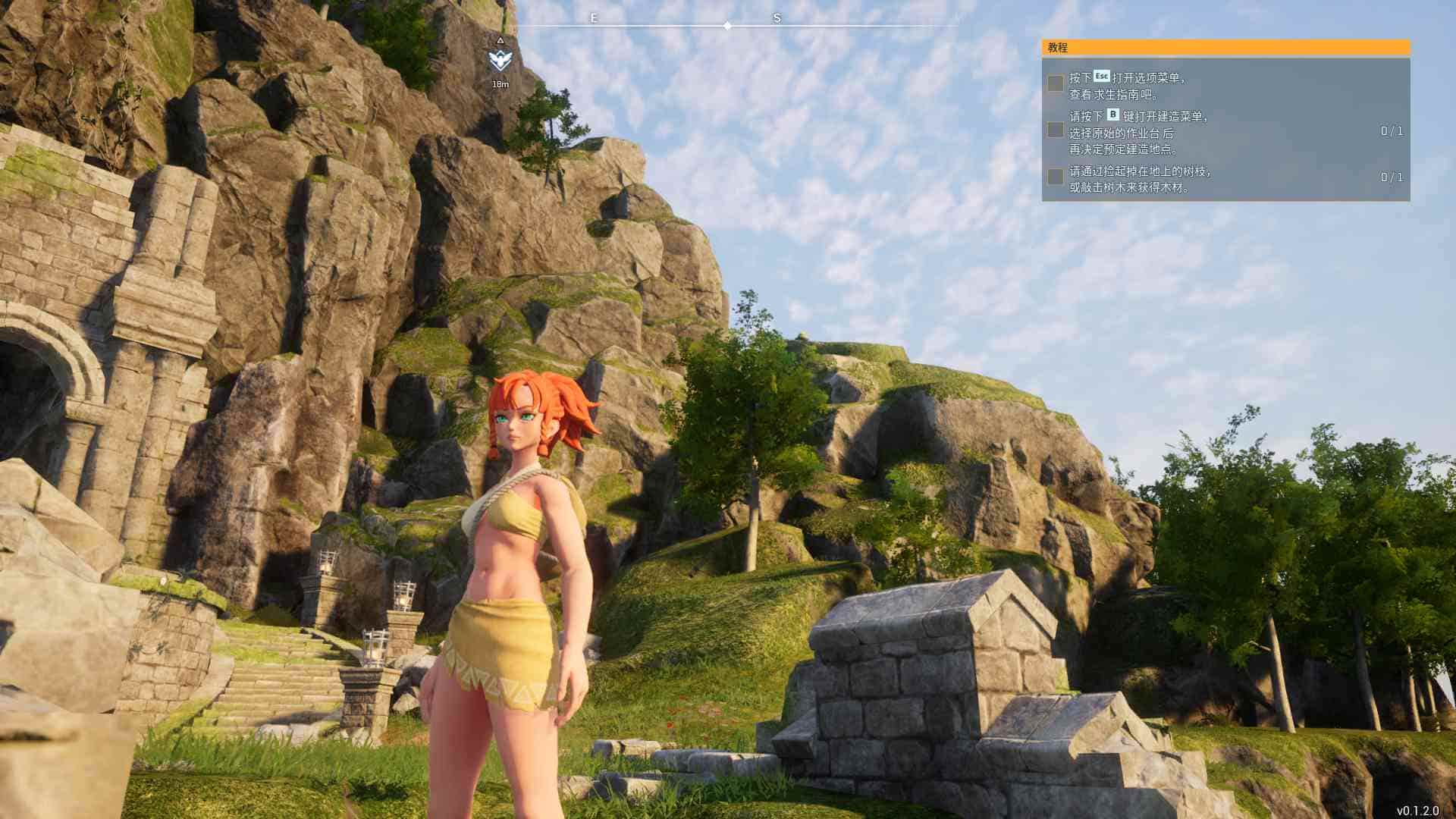Image resolution: width=1456 pixels, height=819 pixels.
Task: Tick the checkbox for the build workbench objective
Action: pyautogui.click(x=1055, y=130)
